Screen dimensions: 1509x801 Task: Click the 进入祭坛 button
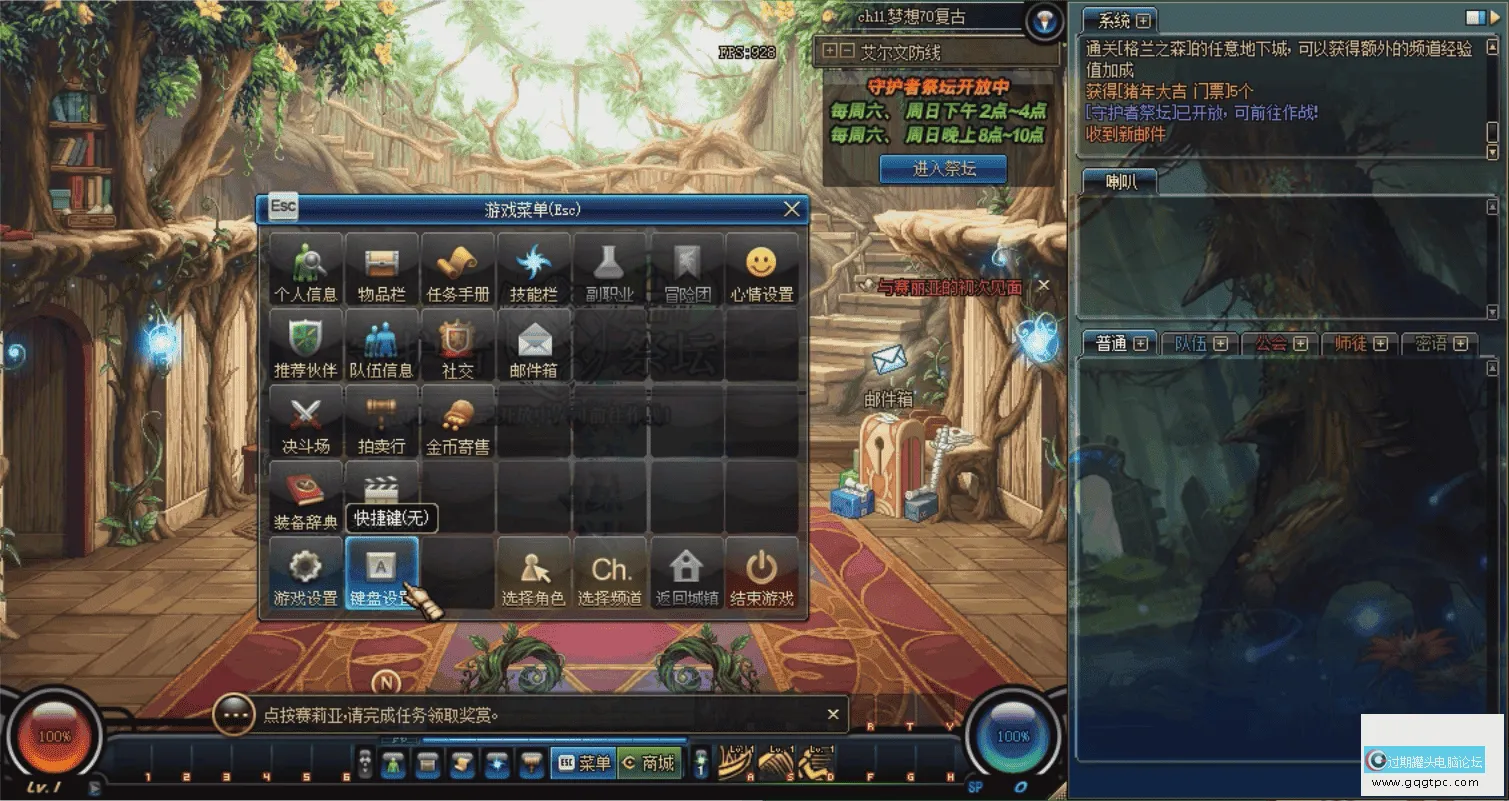[943, 169]
